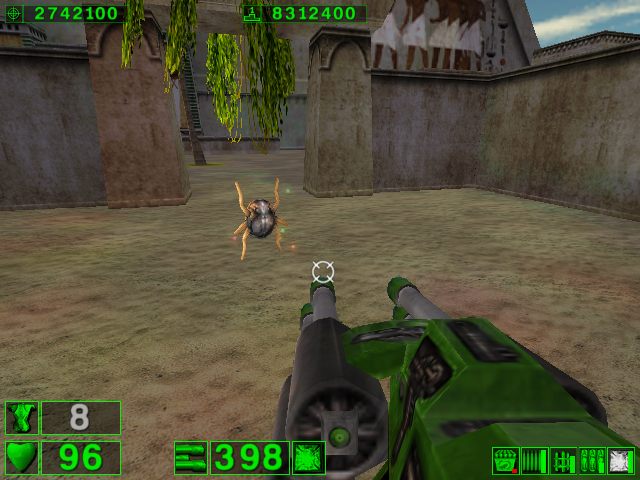Click the green heart health icon
Image resolution: width=640 pixels, height=480 pixels.
coord(22,457)
